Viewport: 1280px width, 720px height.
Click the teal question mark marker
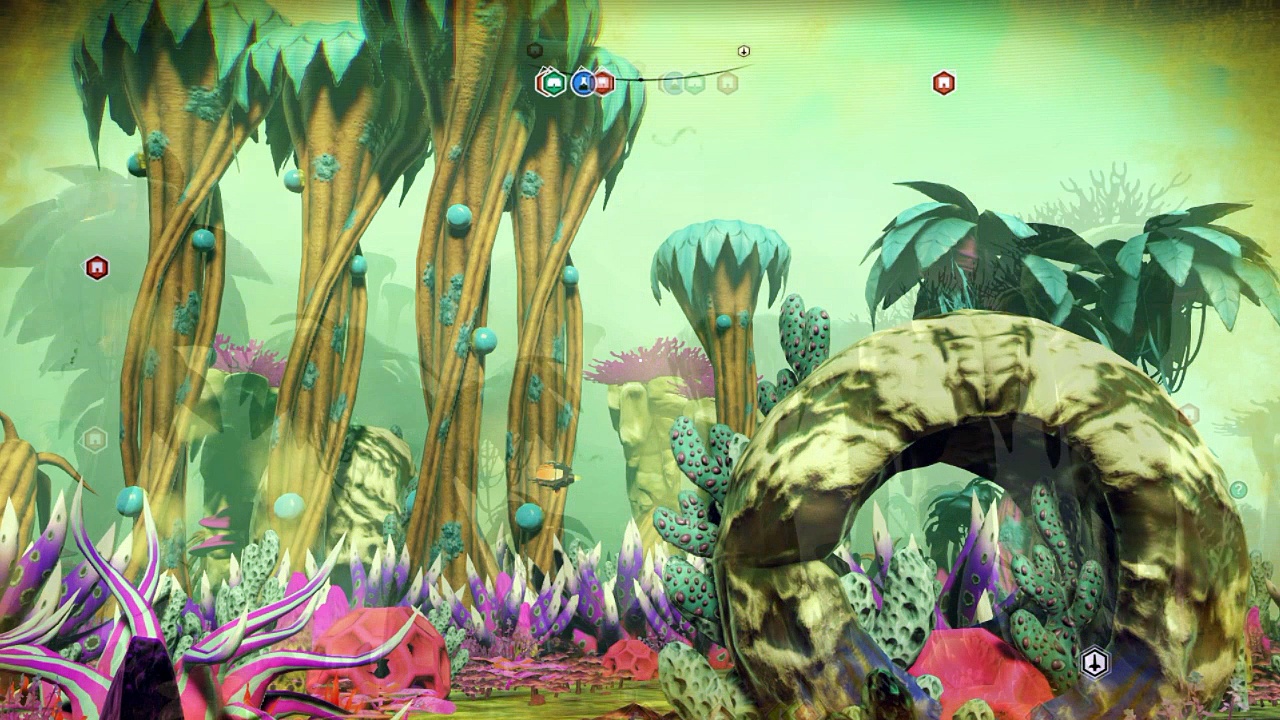click(1238, 489)
